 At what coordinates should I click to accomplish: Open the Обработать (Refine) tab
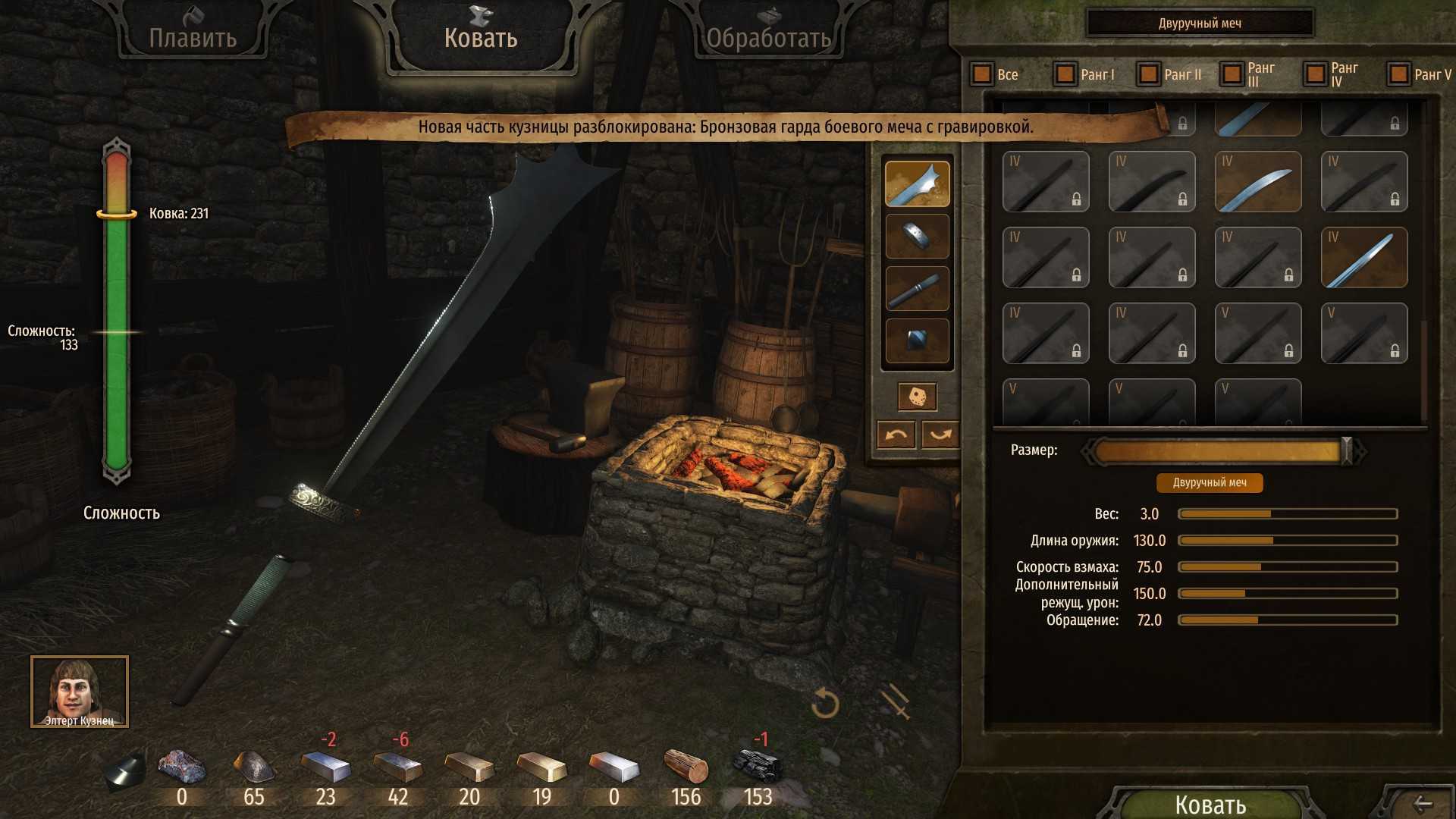tap(768, 36)
